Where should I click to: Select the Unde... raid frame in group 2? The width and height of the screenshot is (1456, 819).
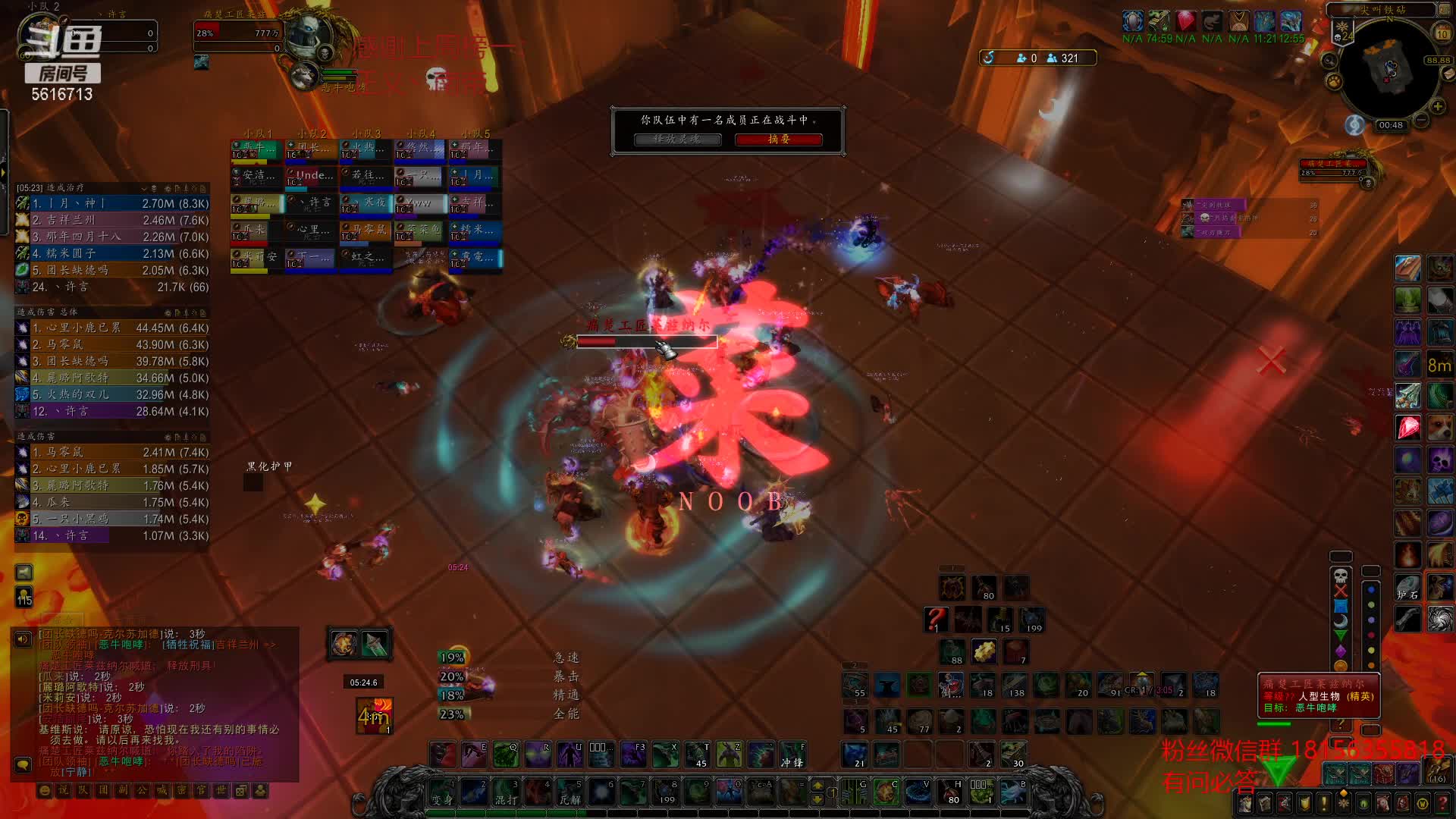(x=311, y=177)
